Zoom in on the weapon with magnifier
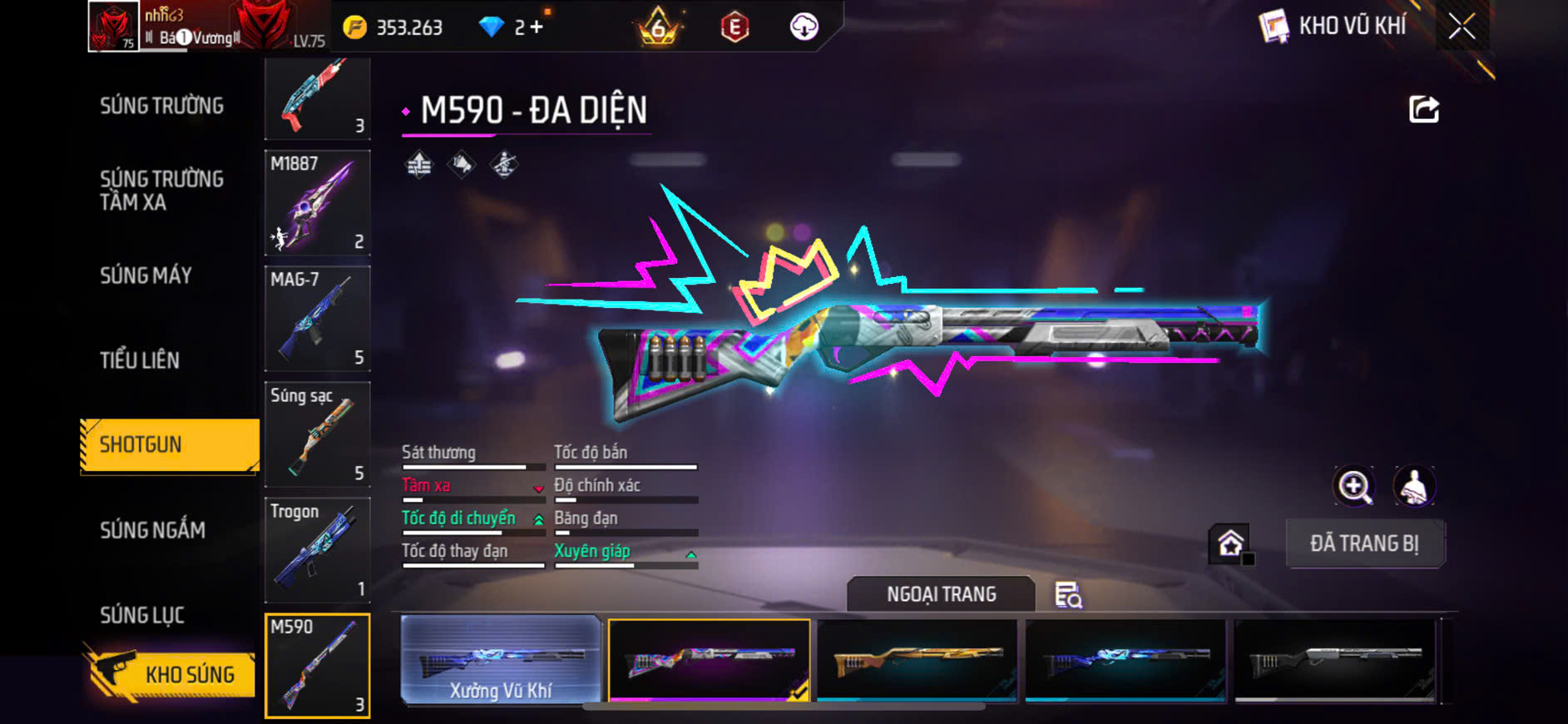This screenshot has height=724, width=1568. [1354, 487]
